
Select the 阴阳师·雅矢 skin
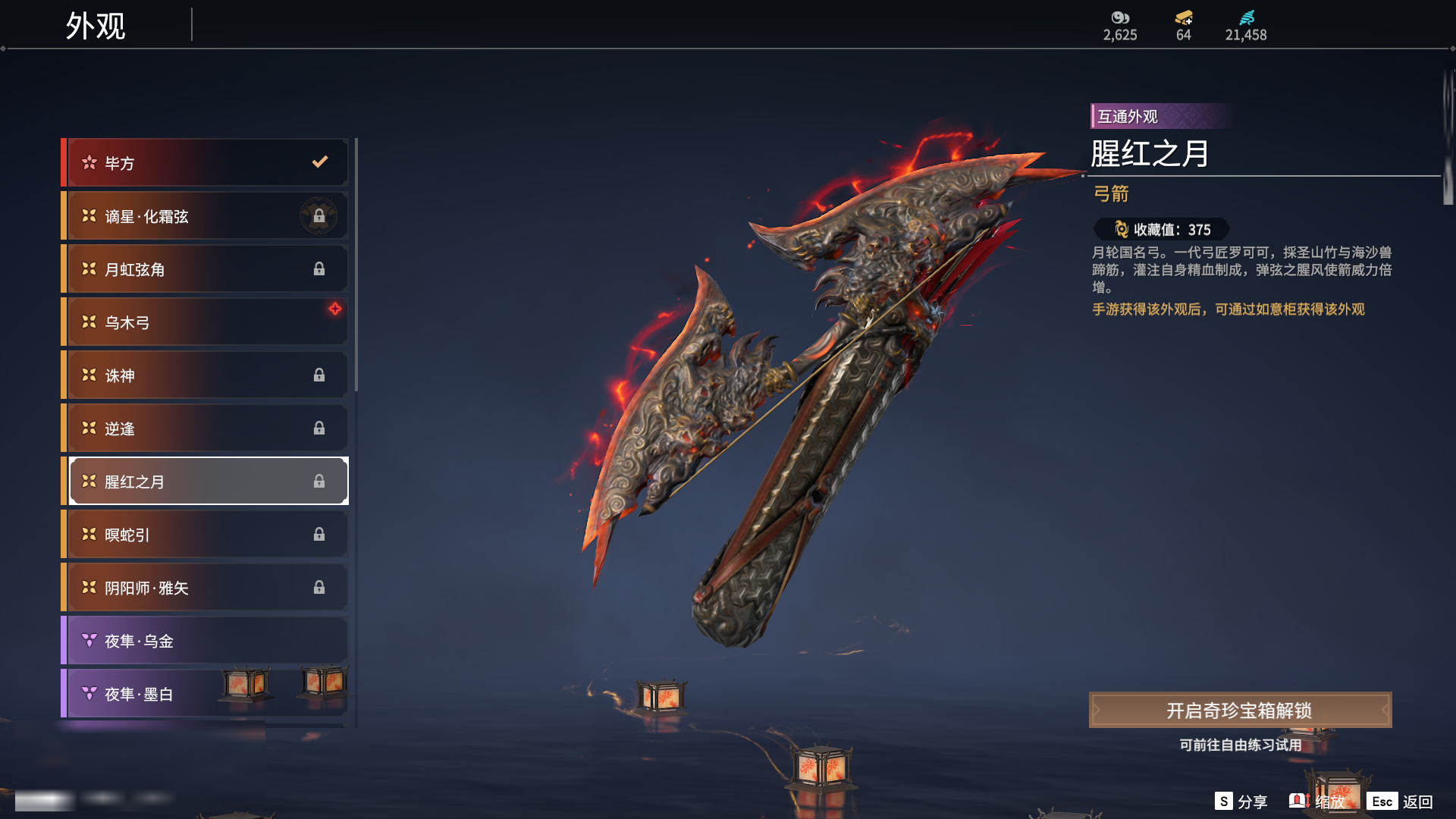[x=205, y=588]
